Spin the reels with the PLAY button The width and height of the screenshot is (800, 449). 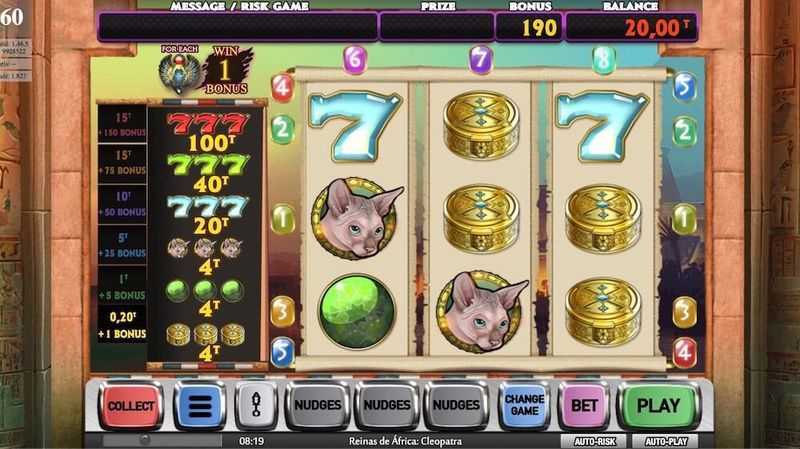658,406
